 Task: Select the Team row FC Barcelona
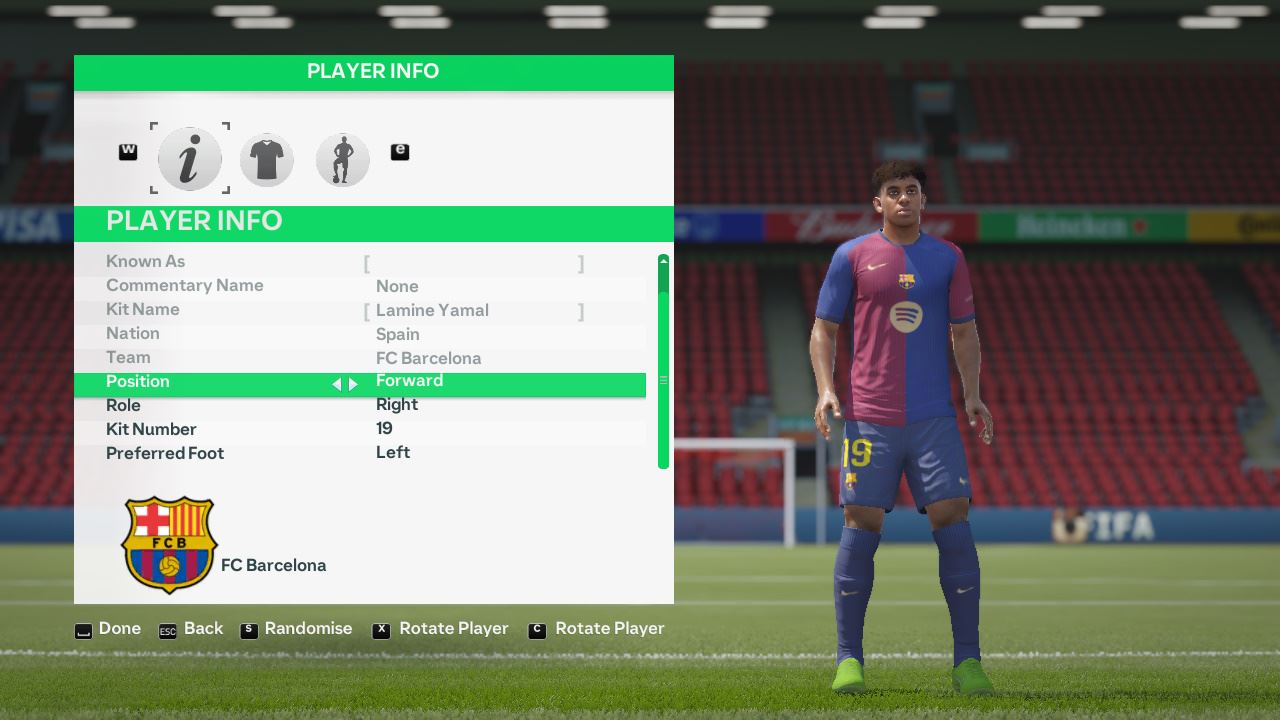pyautogui.click(x=360, y=358)
